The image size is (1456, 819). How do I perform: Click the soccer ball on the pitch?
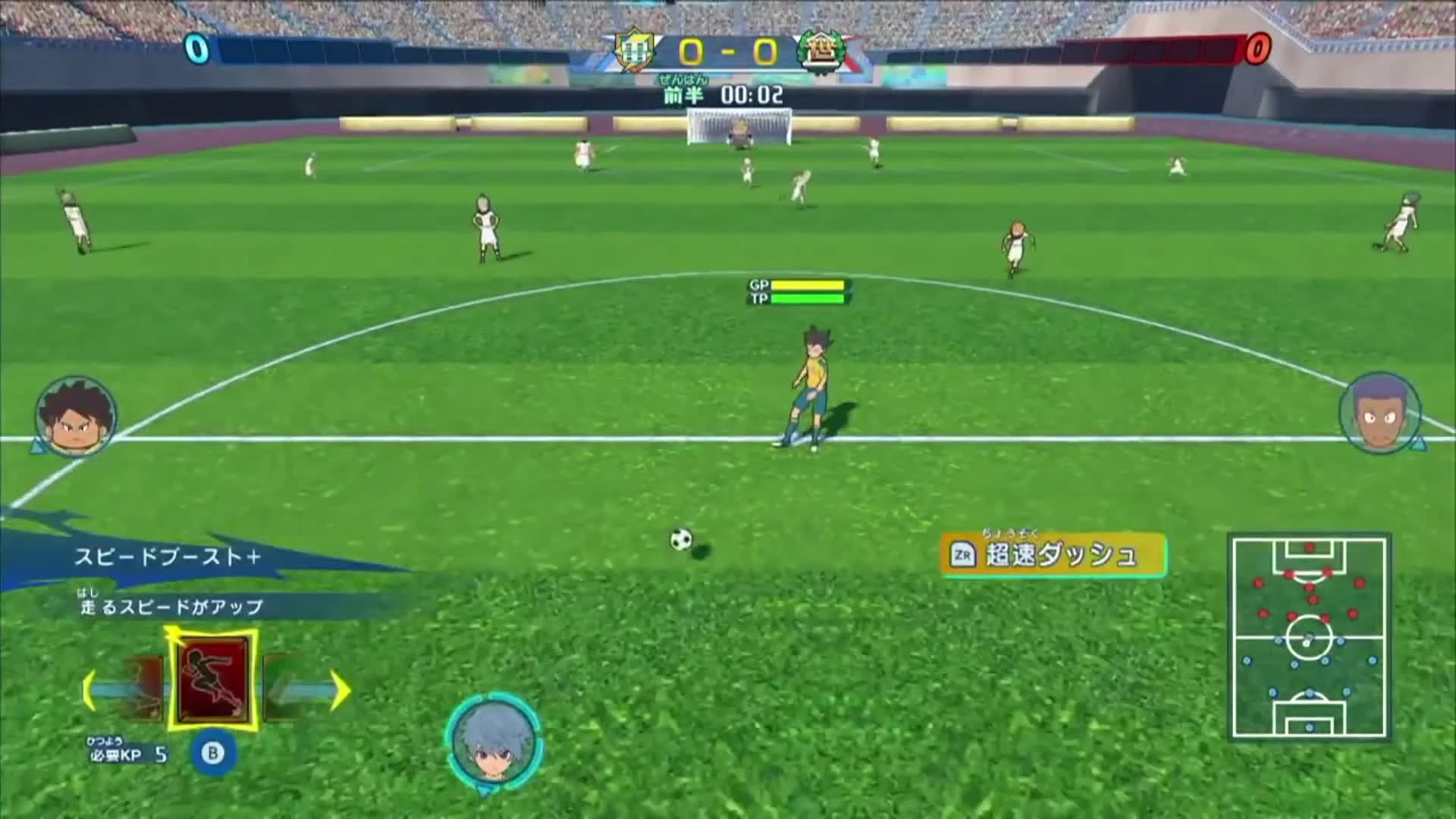[x=679, y=538]
